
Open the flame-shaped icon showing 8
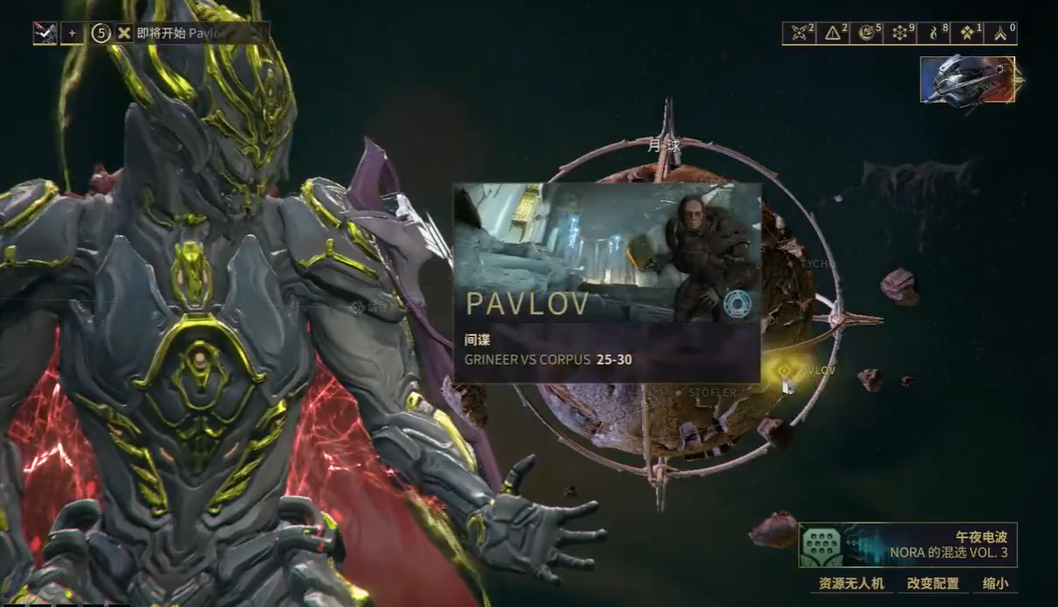tap(935, 33)
